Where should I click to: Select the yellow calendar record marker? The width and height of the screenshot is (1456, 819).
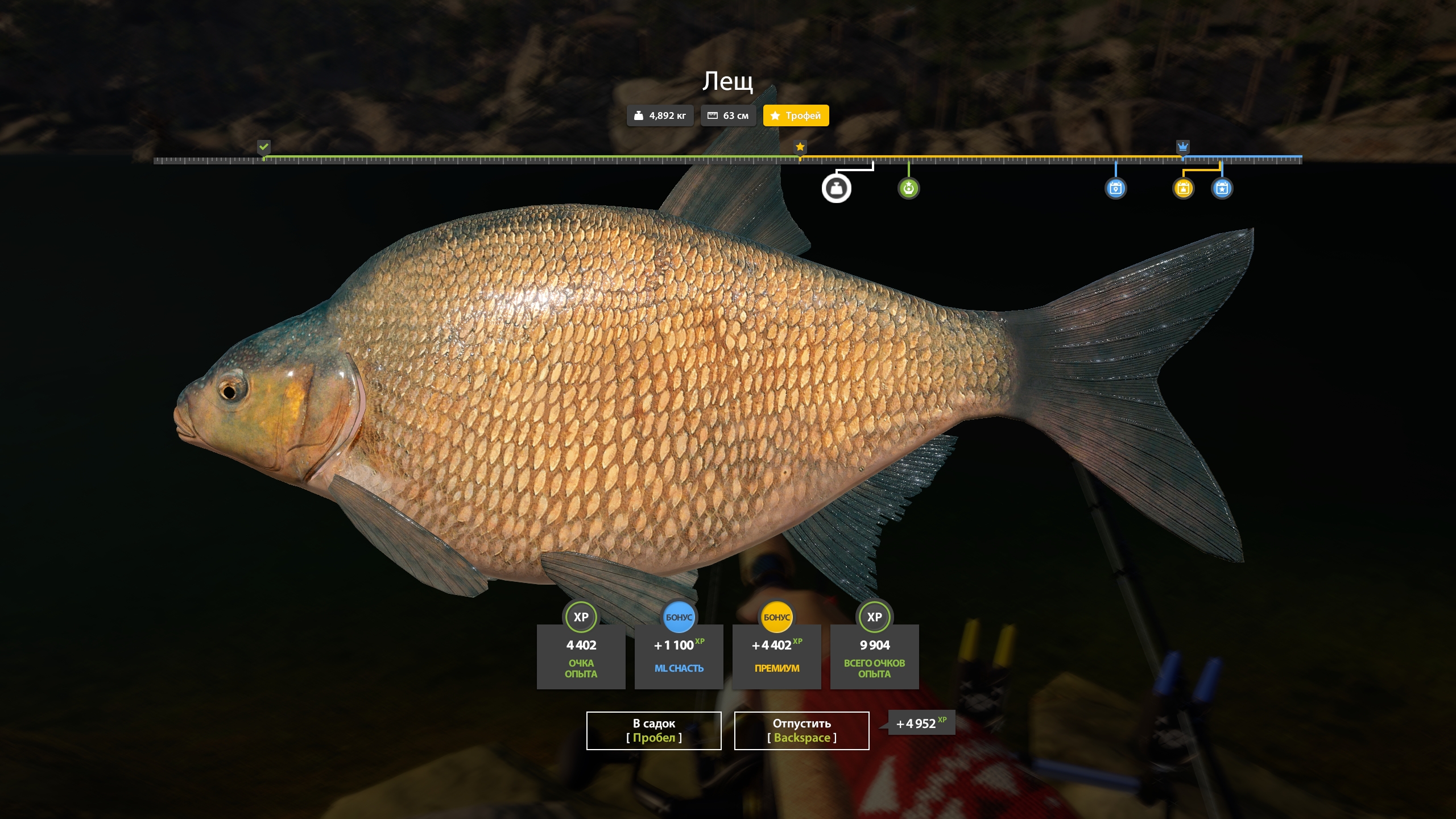(x=1183, y=188)
